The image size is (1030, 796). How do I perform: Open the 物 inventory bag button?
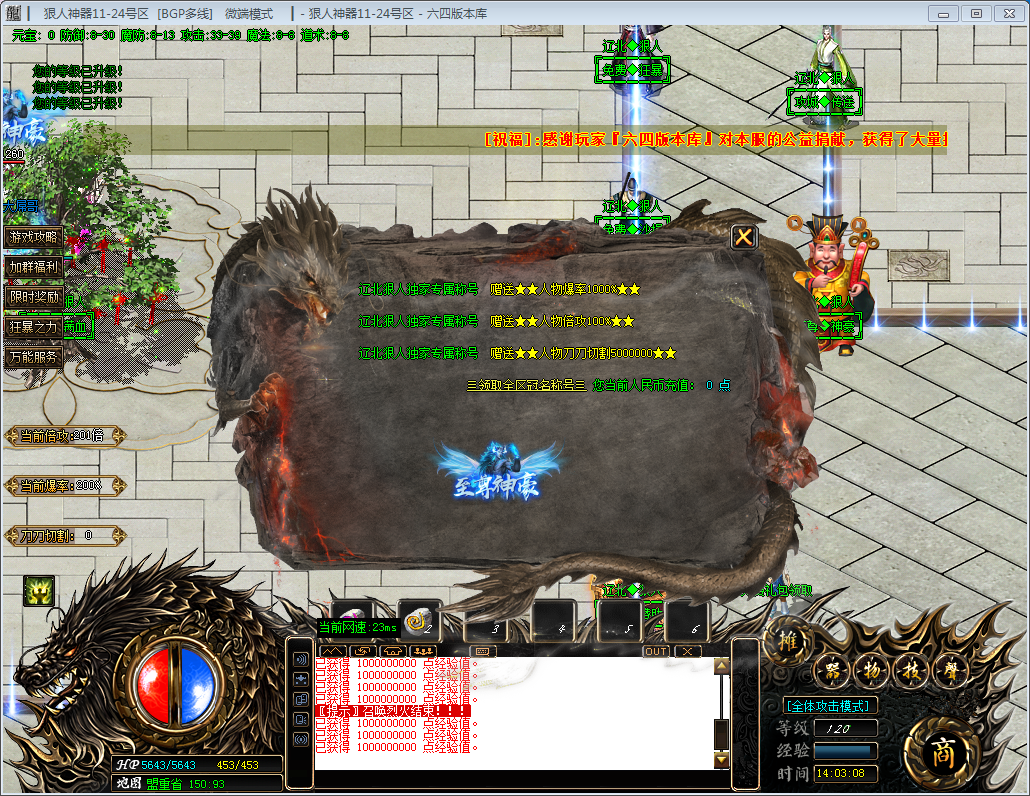click(x=870, y=672)
